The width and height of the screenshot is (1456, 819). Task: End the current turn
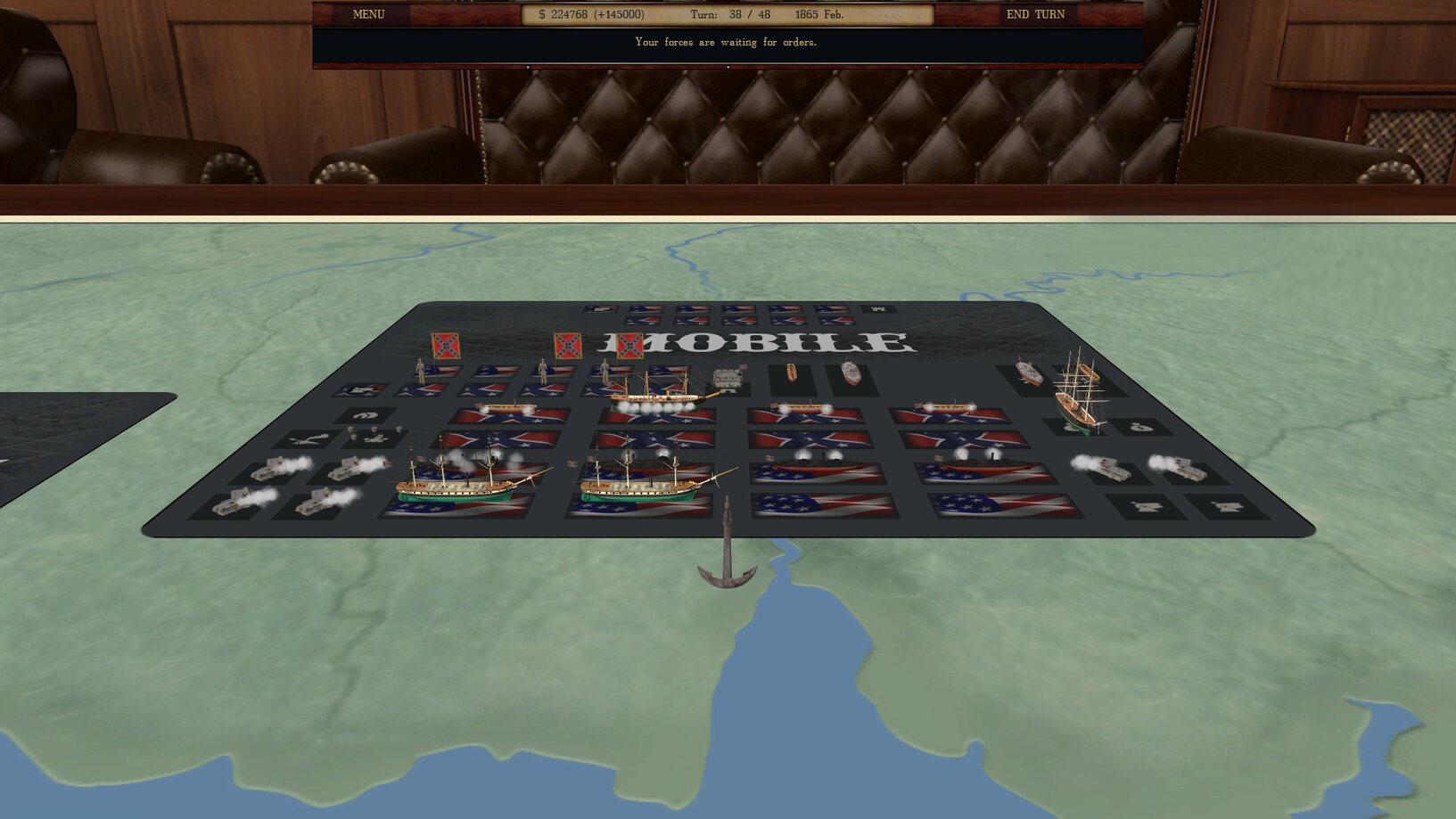tap(1034, 14)
